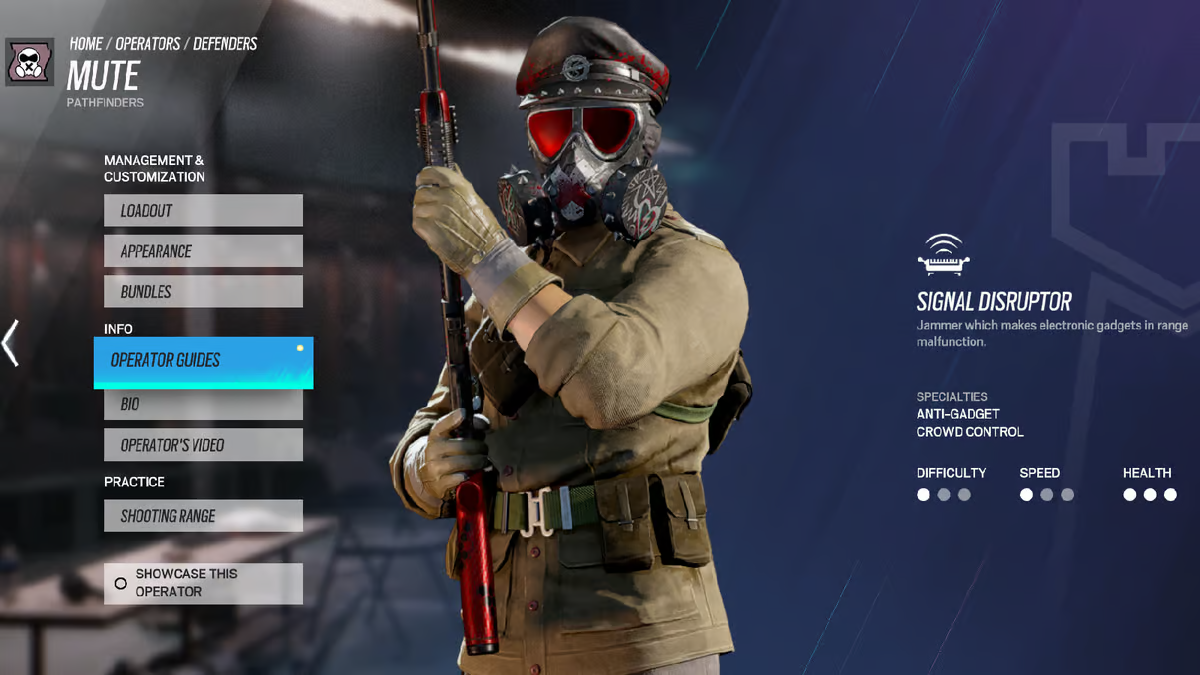Open Operator's Video

pyautogui.click(x=203, y=445)
